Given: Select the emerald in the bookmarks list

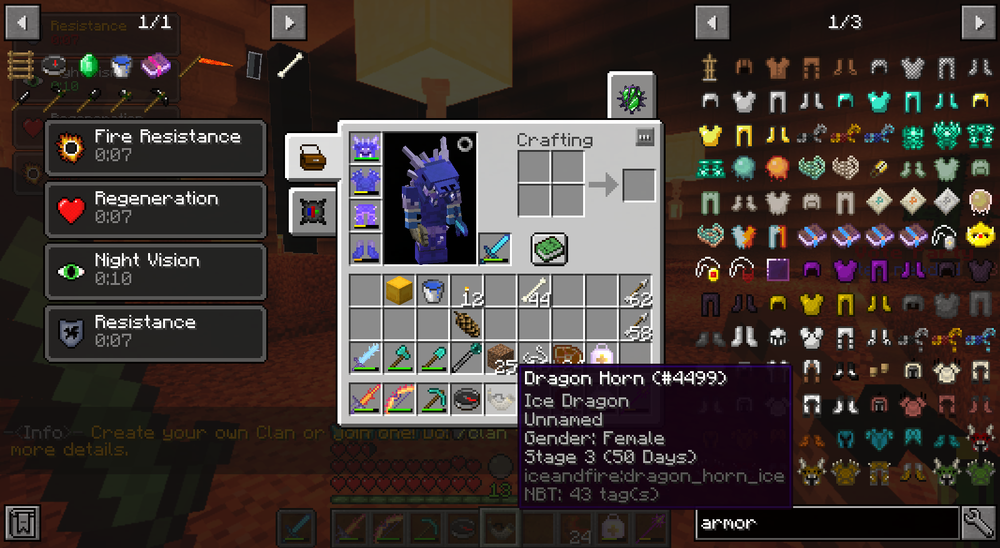Looking at the screenshot, I should point(90,65).
